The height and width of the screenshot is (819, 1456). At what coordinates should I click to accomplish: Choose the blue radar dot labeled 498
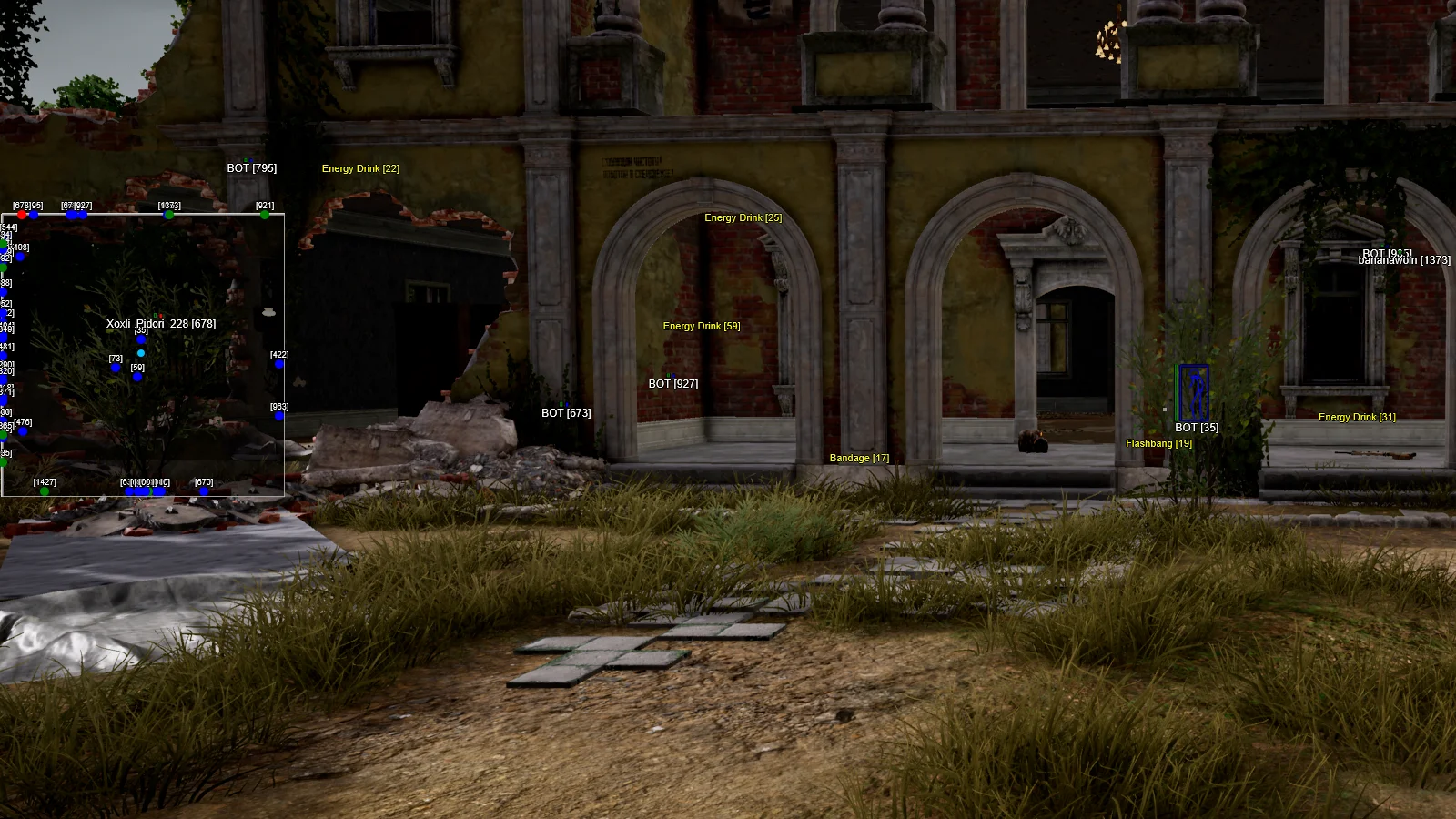(x=20, y=257)
